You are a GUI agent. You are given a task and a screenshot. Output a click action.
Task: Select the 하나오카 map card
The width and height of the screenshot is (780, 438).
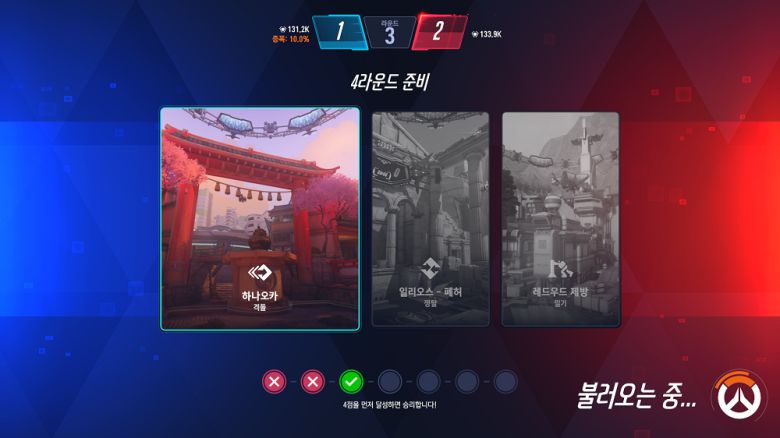point(260,218)
